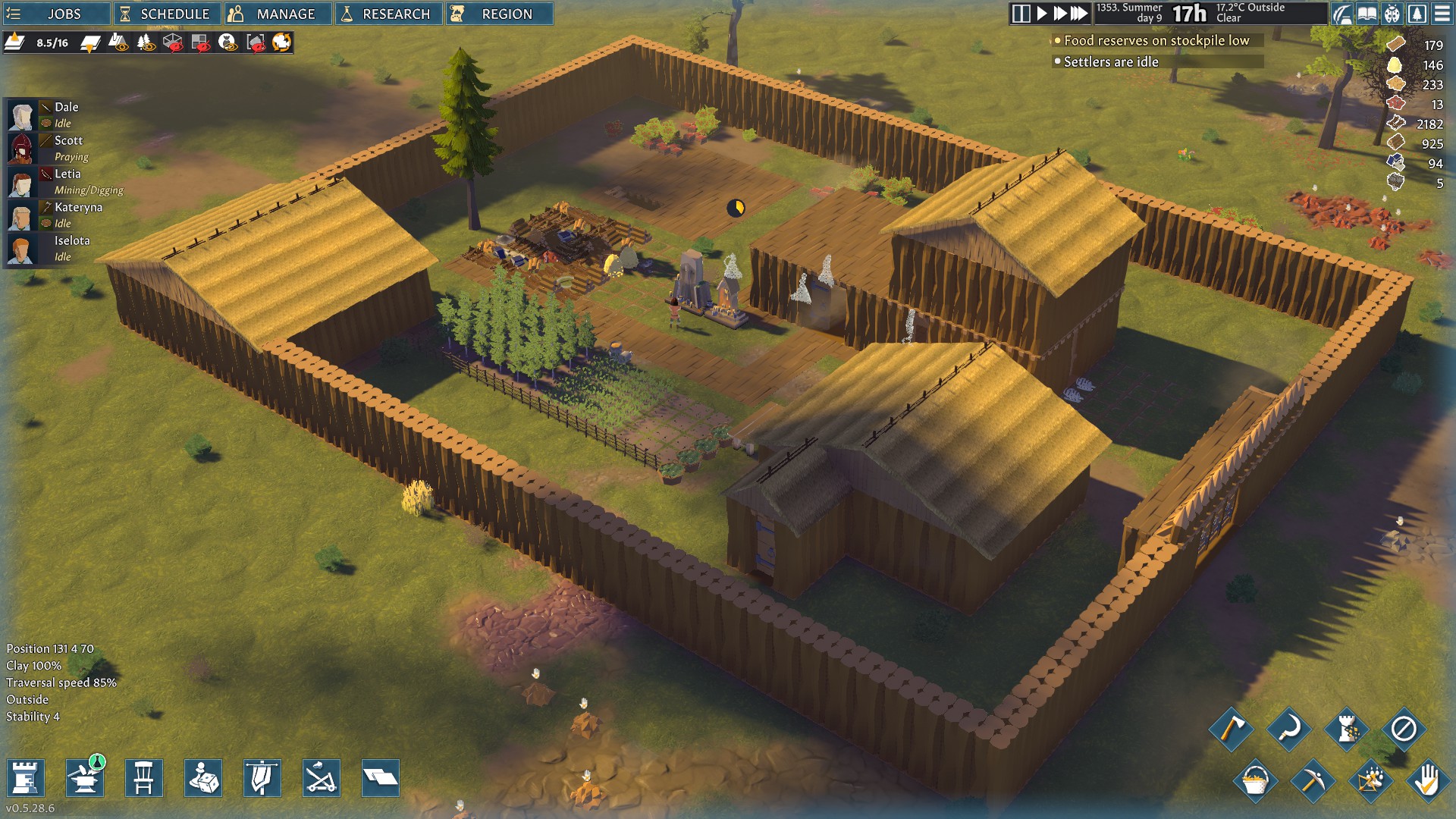Select the cancel order circle-slash icon

tap(1404, 730)
